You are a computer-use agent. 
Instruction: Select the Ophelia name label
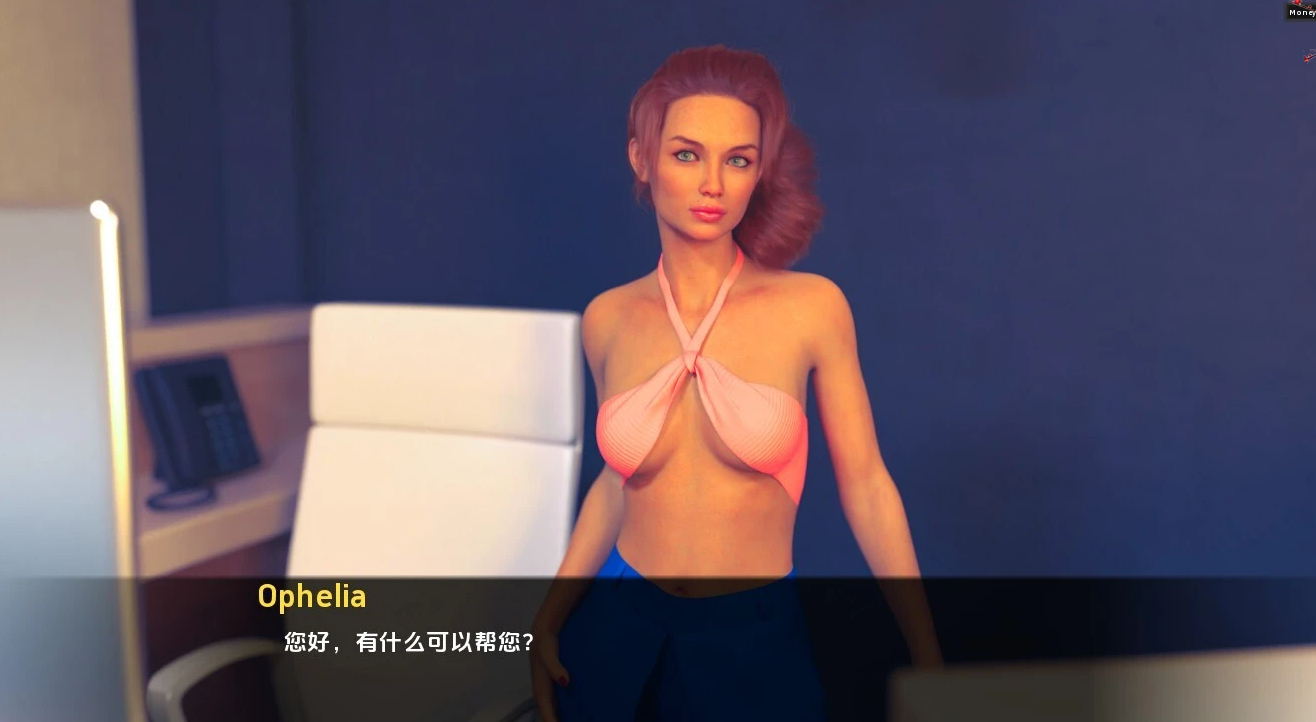pyautogui.click(x=311, y=597)
